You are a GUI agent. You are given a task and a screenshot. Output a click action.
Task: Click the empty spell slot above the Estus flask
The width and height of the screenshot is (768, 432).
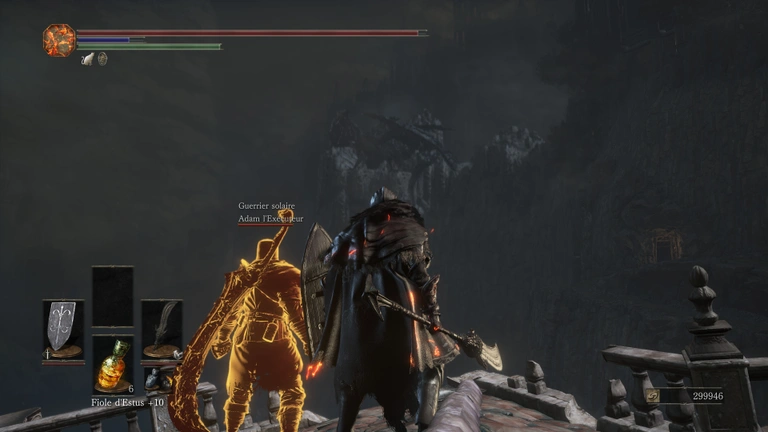[x=112, y=295]
